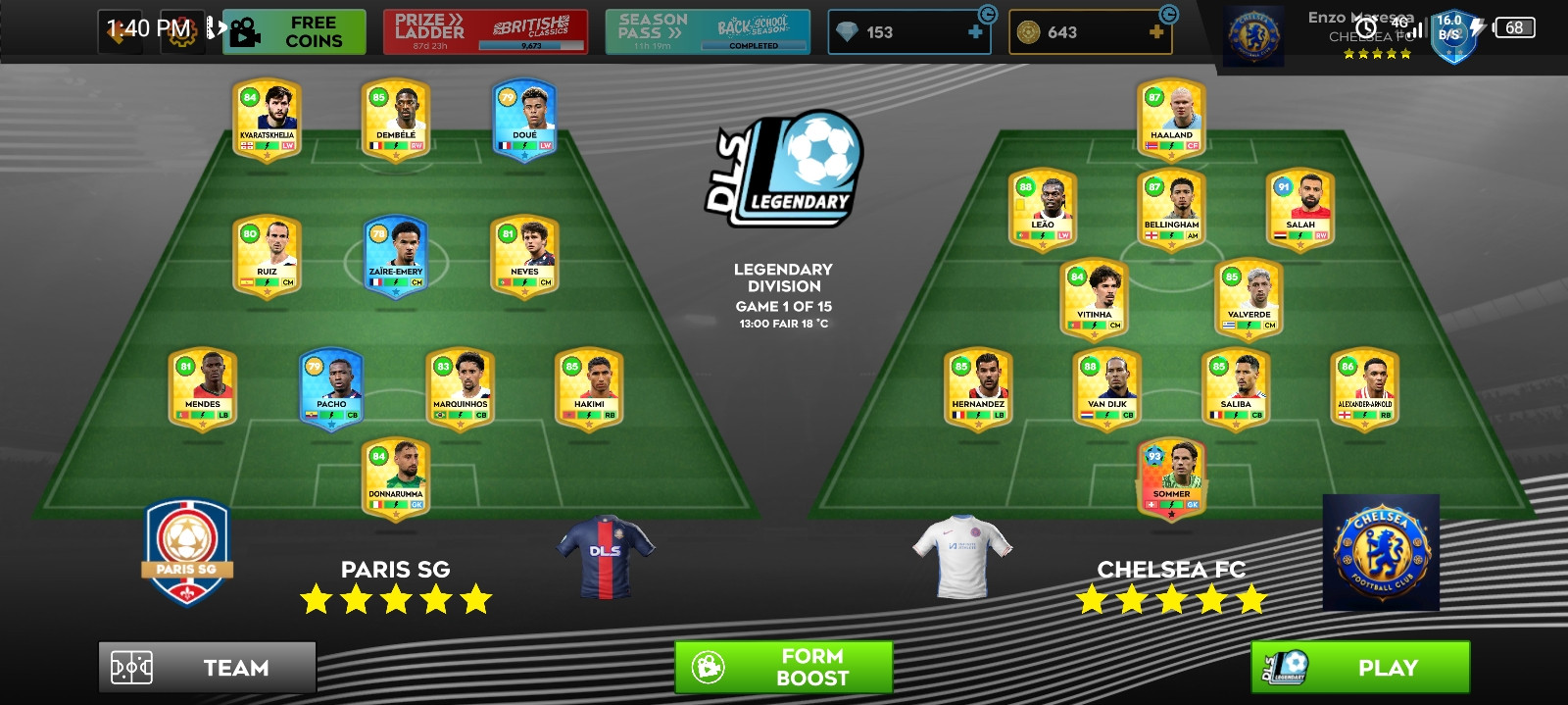
Task: Activate the Form Boost button
Action: 783,668
